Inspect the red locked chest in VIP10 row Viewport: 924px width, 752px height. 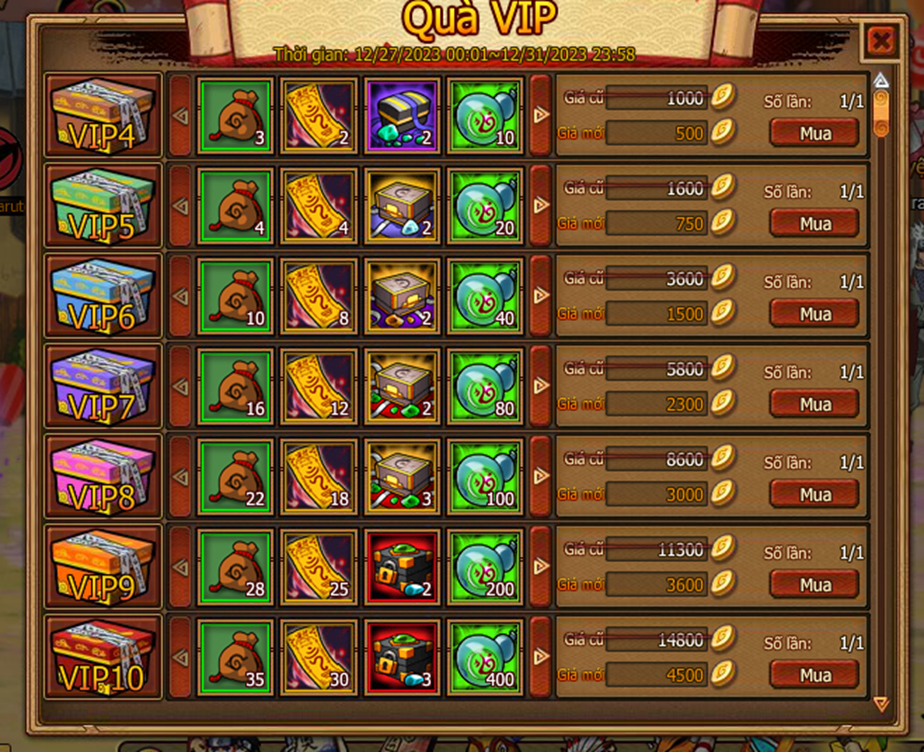(401, 656)
